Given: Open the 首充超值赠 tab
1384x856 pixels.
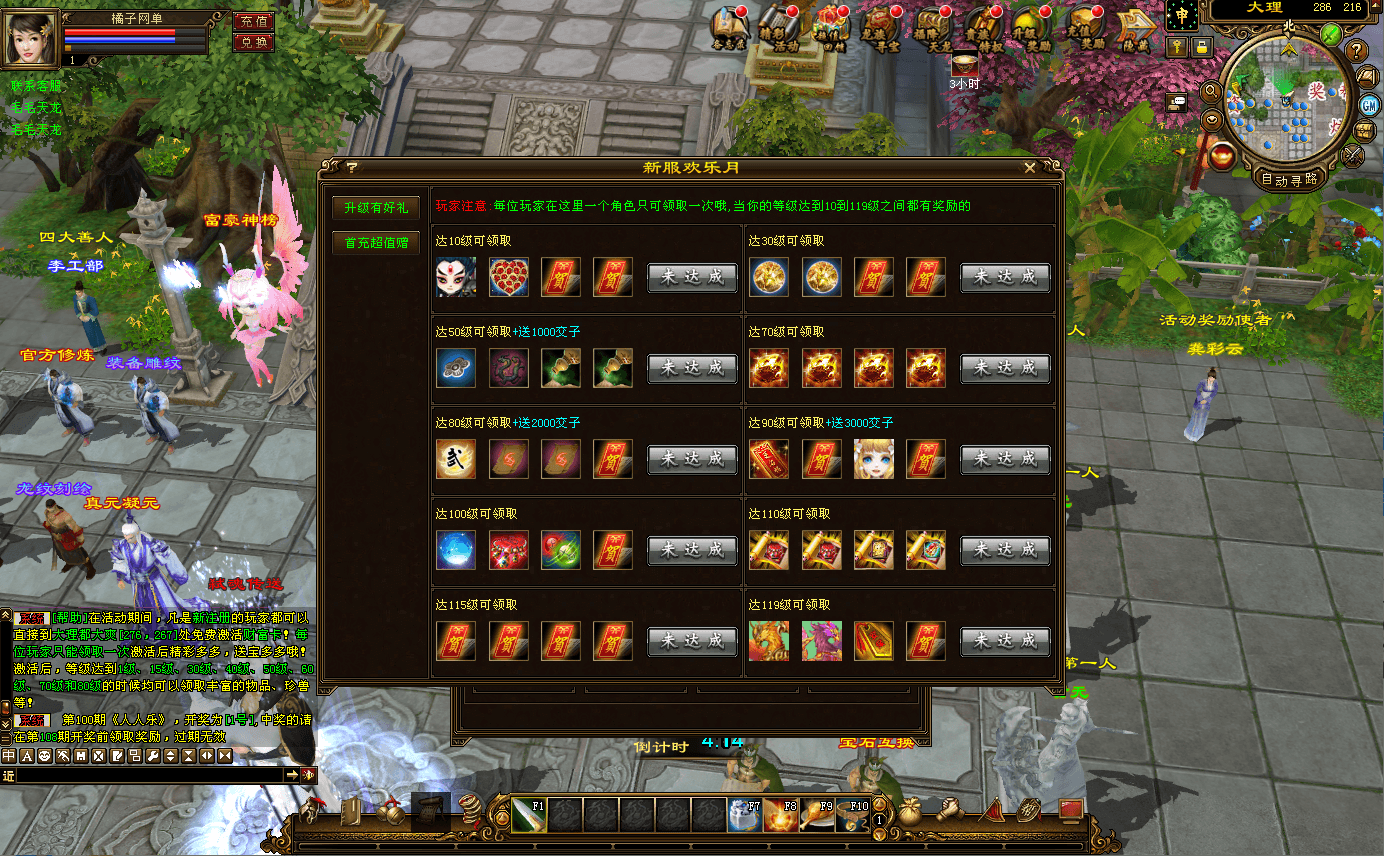Looking at the screenshot, I should coord(375,242).
